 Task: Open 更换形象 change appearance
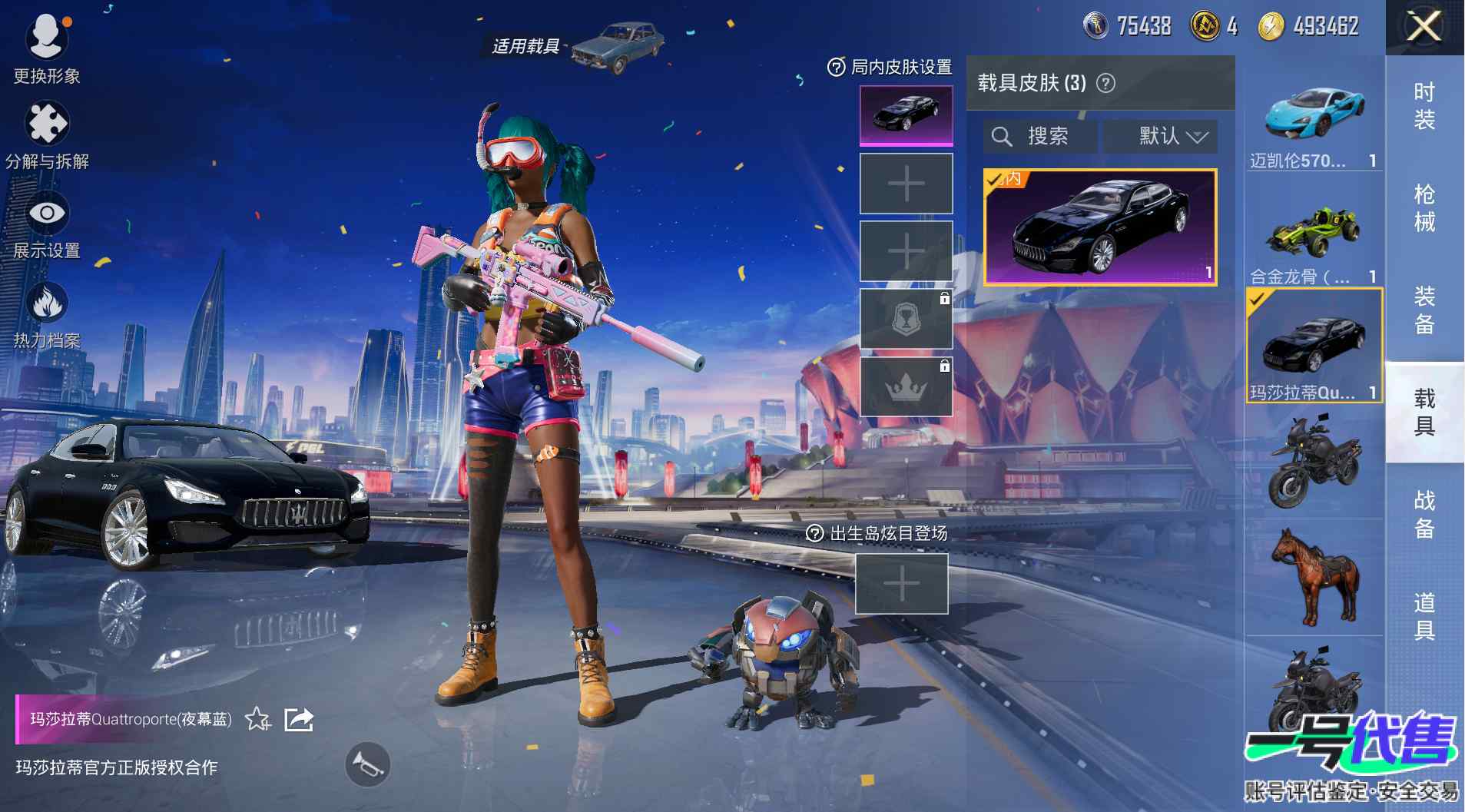pyautogui.click(x=47, y=48)
